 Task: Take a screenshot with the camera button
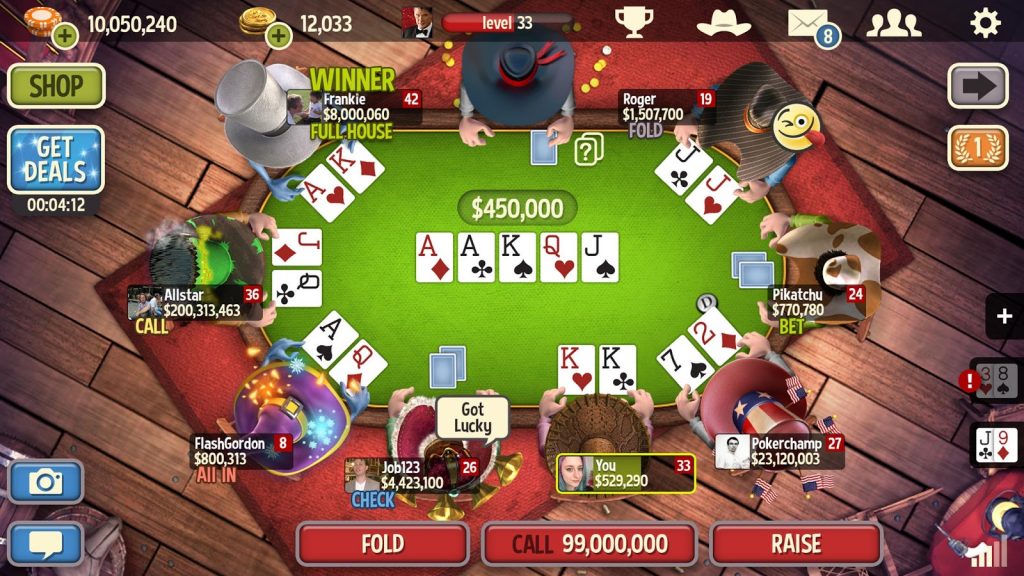[46, 482]
